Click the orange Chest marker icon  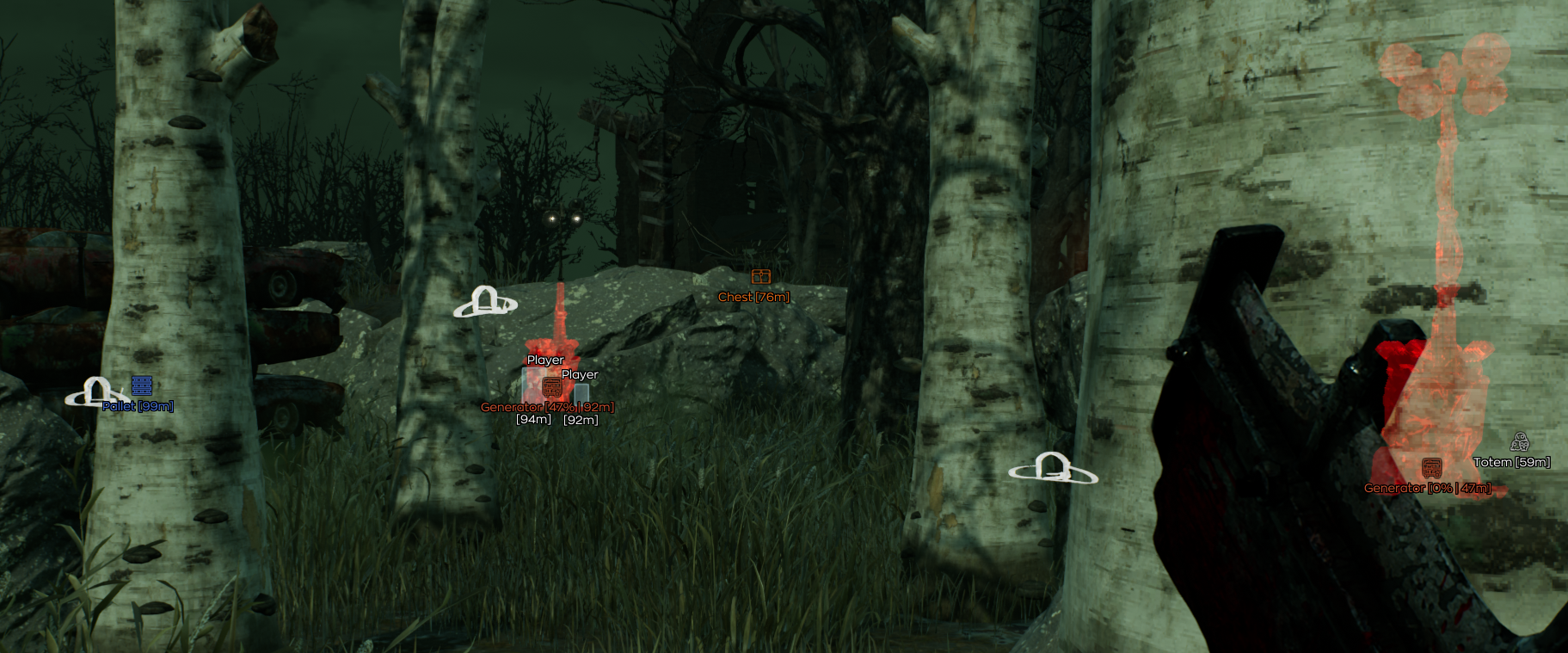760,276
